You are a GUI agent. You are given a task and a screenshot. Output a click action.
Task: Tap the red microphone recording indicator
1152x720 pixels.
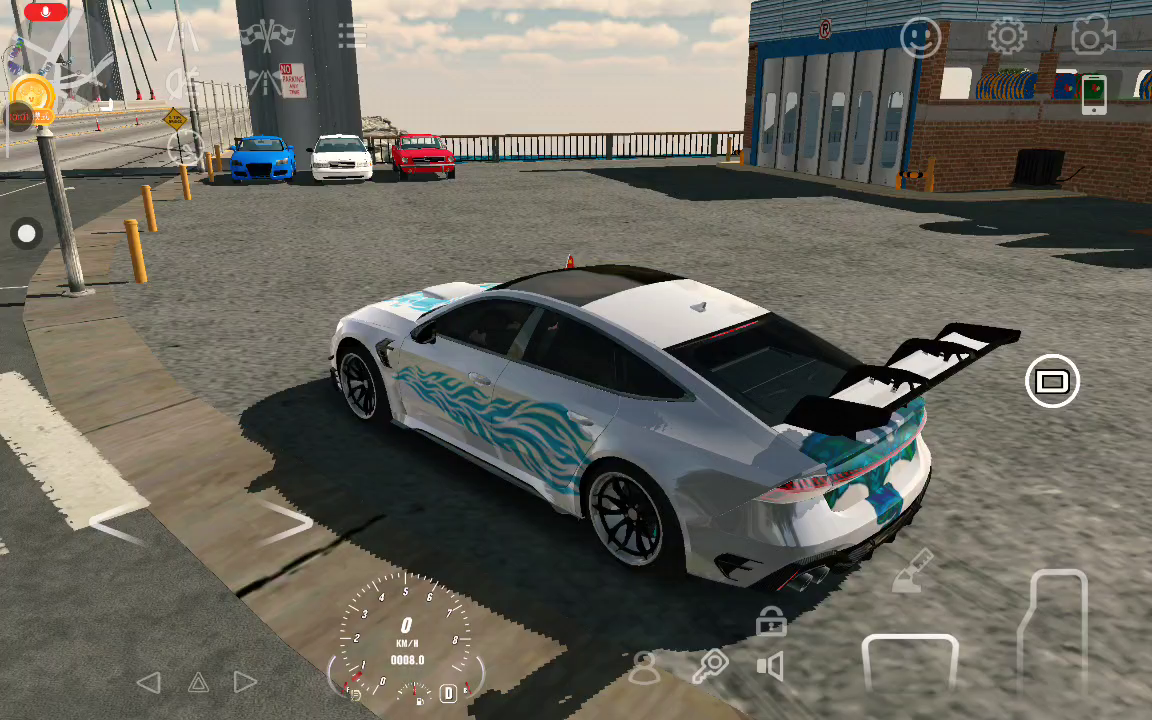pyautogui.click(x=44, y=12)
